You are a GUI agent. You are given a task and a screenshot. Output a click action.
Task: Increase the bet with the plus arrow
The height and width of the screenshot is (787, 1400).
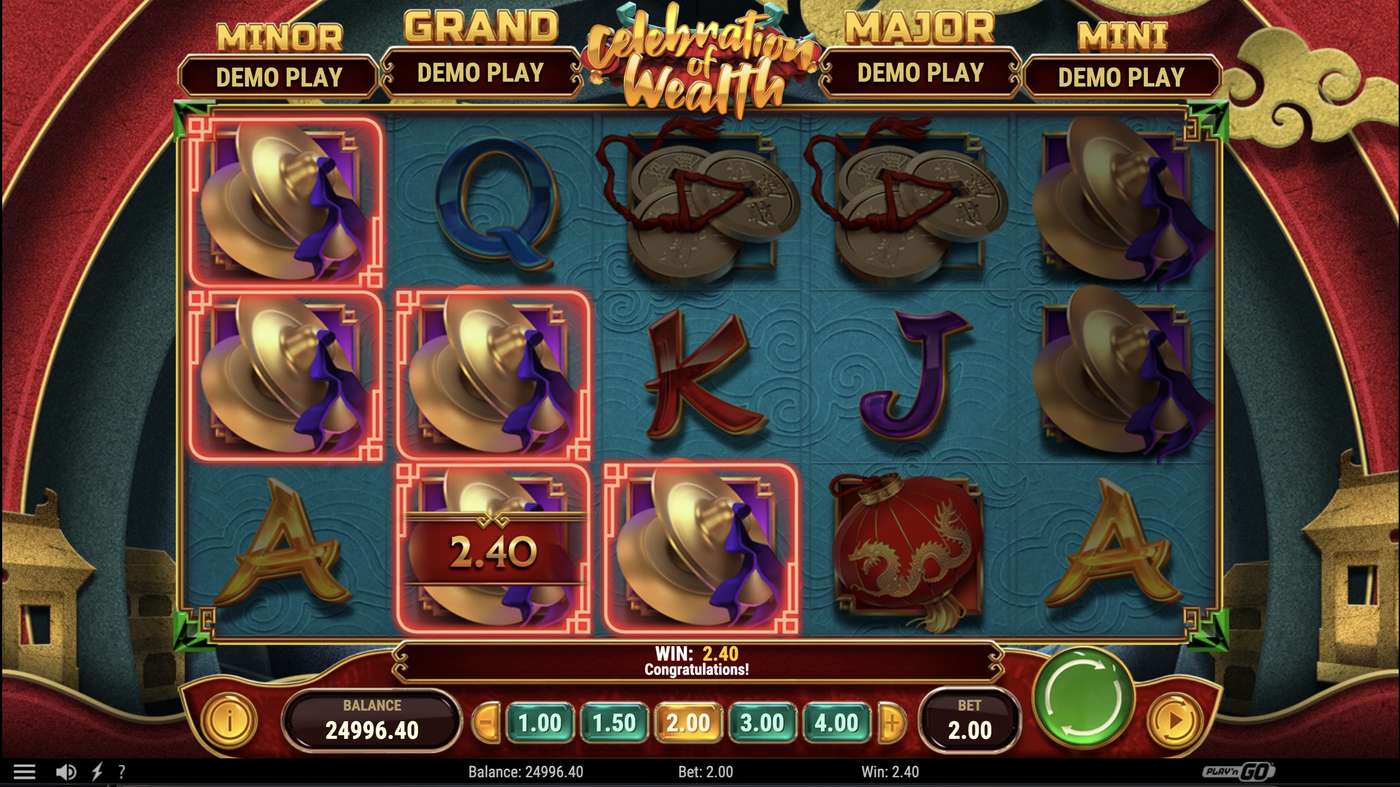pos(891,723)
